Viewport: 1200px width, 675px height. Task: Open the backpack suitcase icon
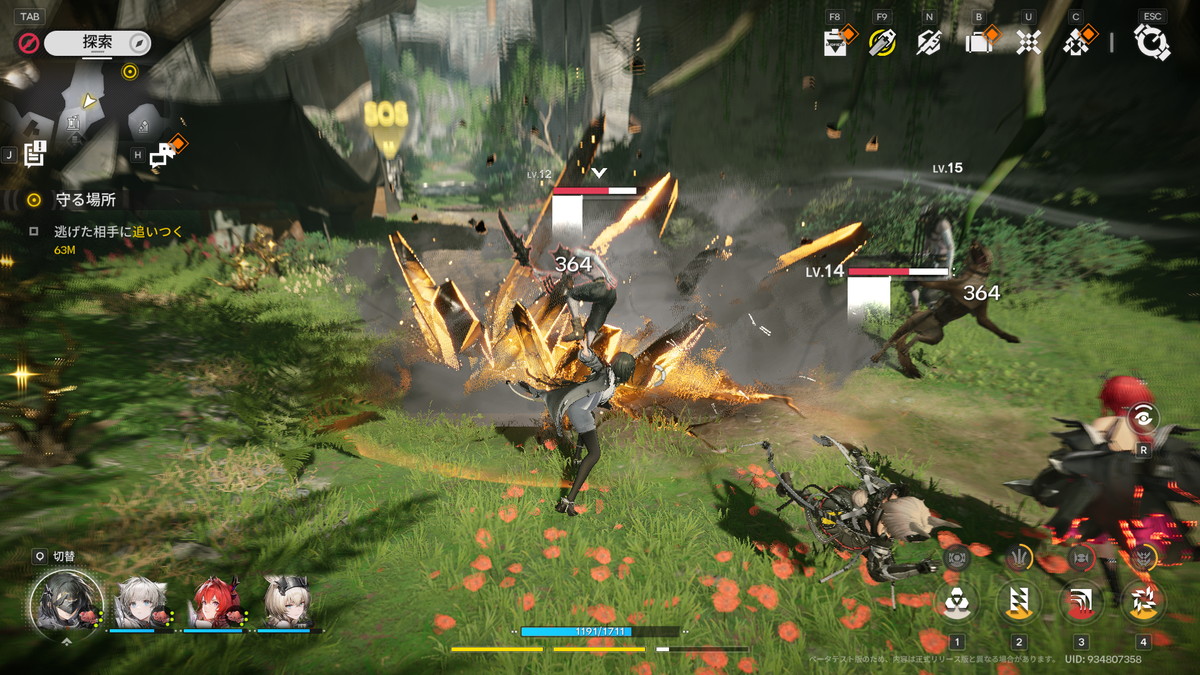coord(978,42)
